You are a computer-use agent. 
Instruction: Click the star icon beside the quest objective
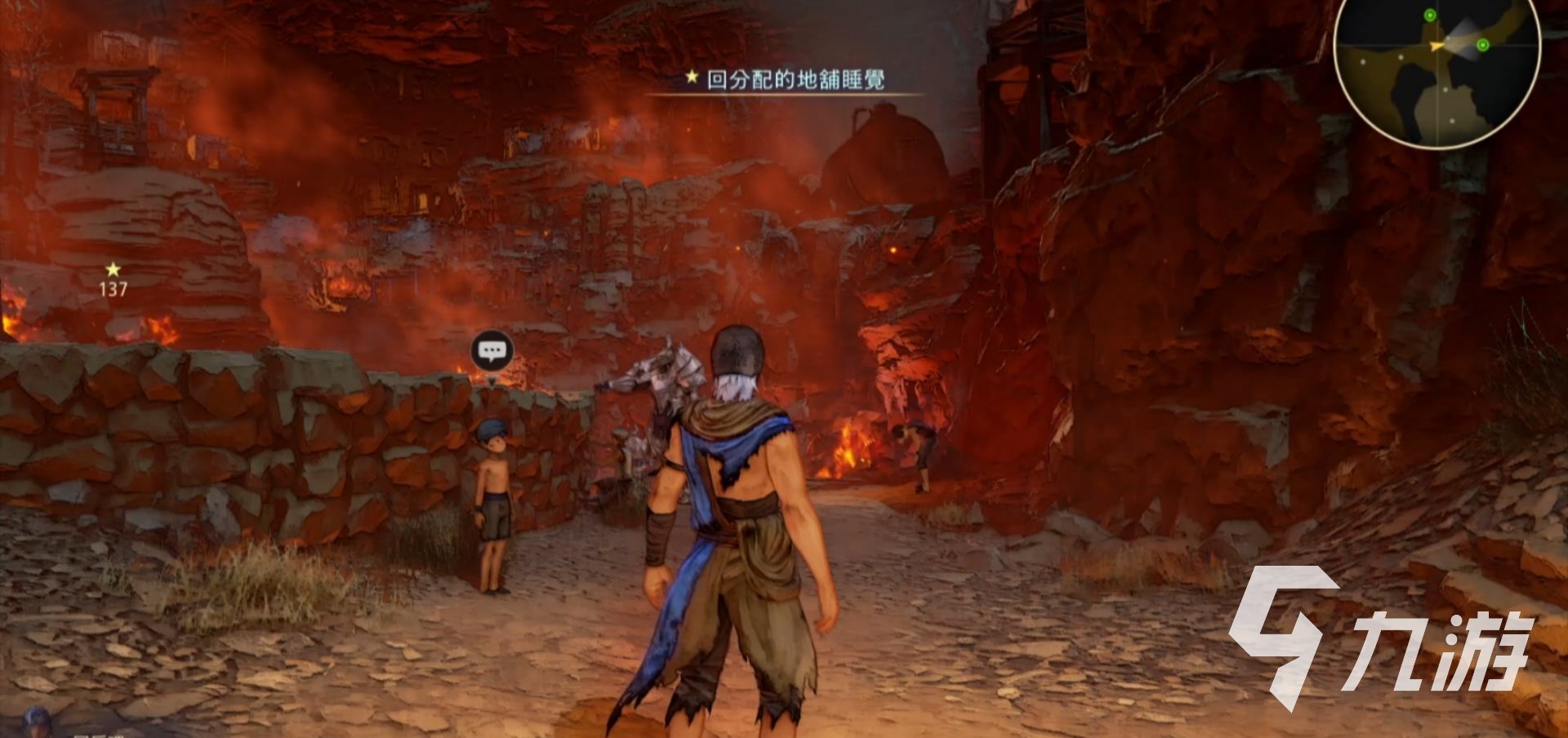point(690,78)
